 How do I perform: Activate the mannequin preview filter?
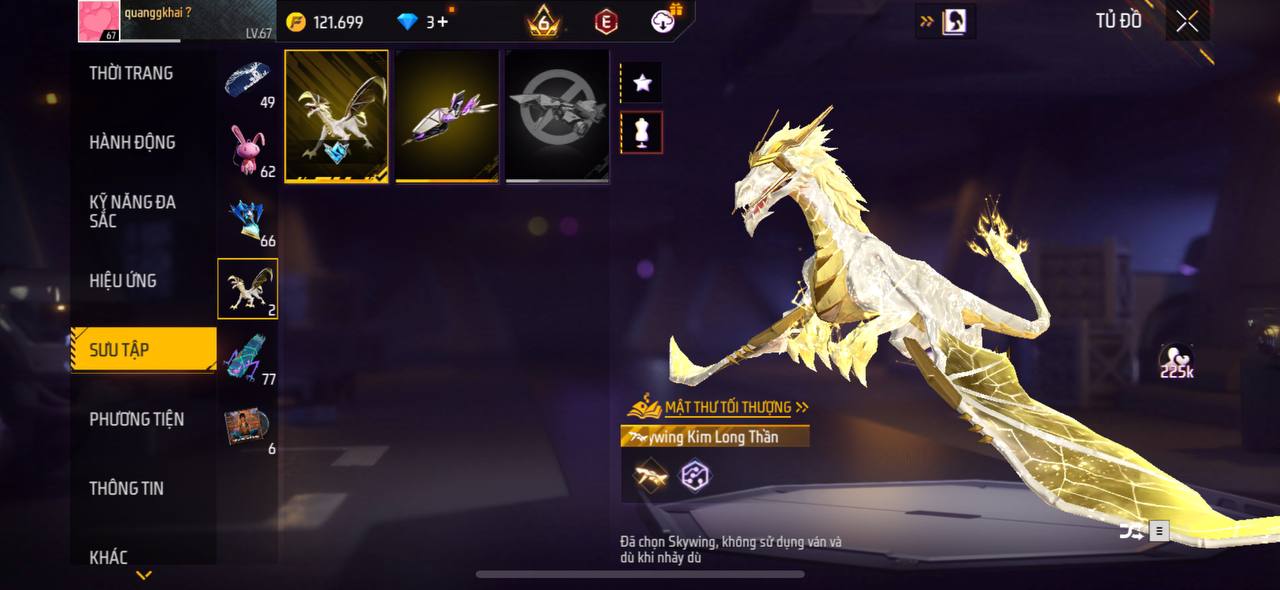point(642,132)
